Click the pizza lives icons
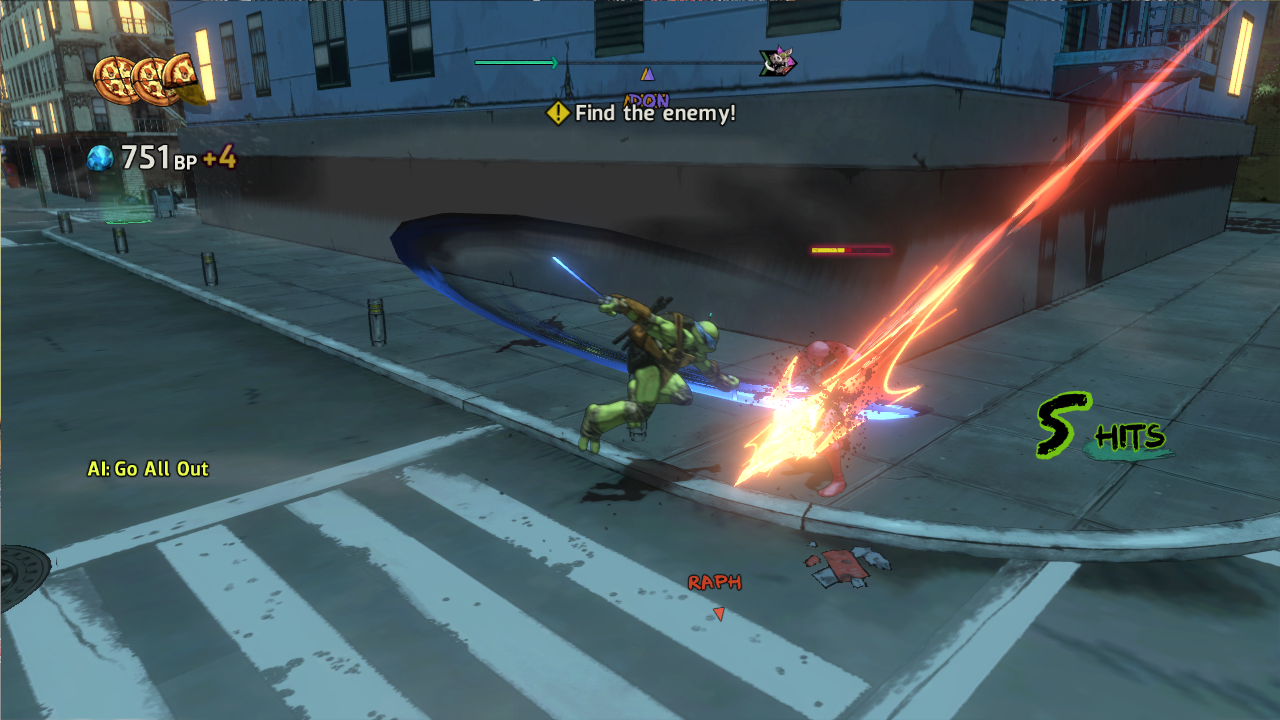This screenshot has width=1280, height=720. pos(150,80)
